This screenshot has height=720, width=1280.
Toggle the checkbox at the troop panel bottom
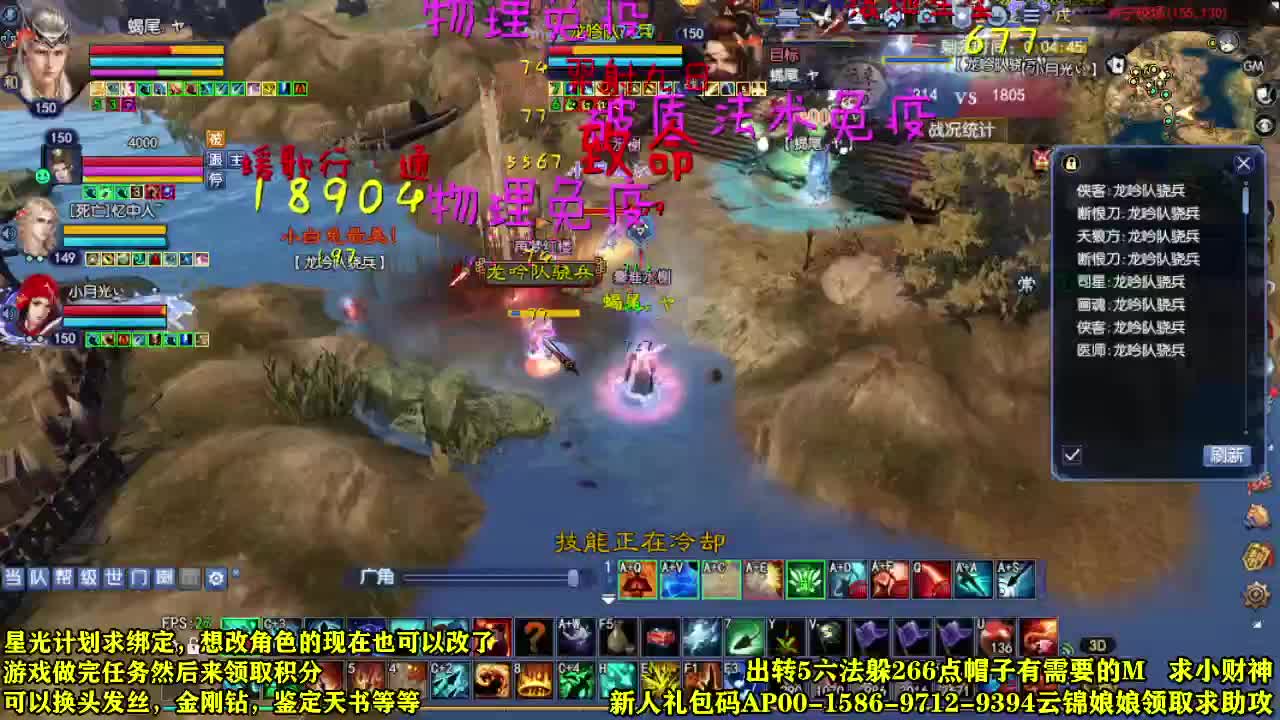point(1071,454)
